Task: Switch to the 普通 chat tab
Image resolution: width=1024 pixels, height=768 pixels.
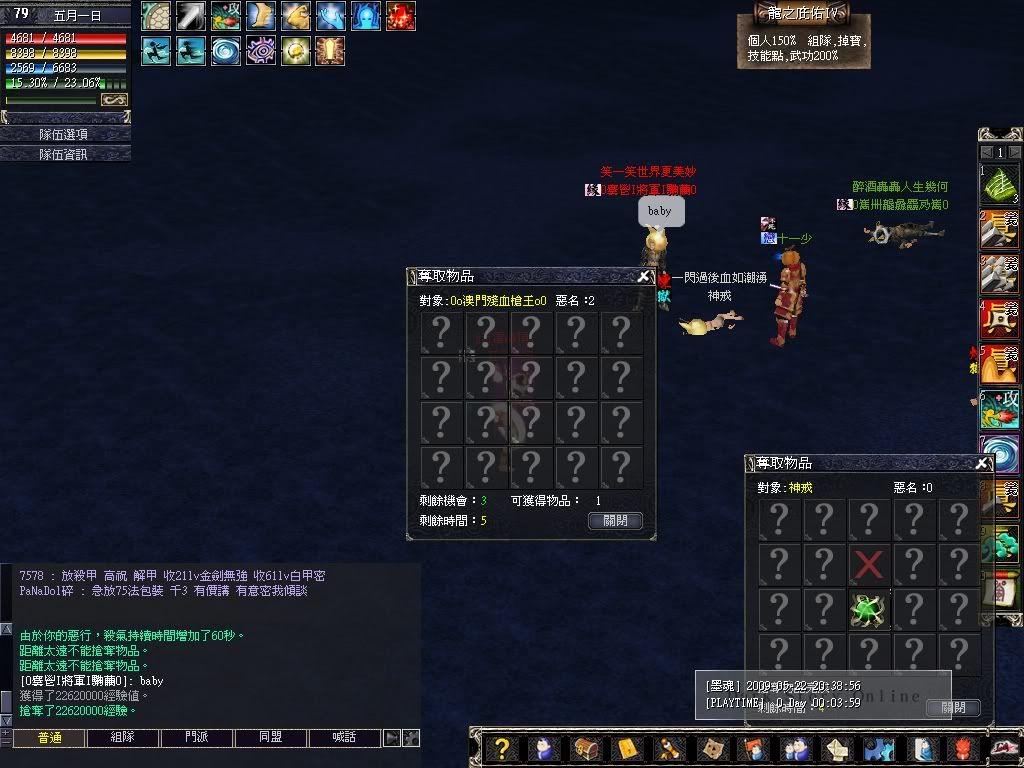Action: point(48,738)
